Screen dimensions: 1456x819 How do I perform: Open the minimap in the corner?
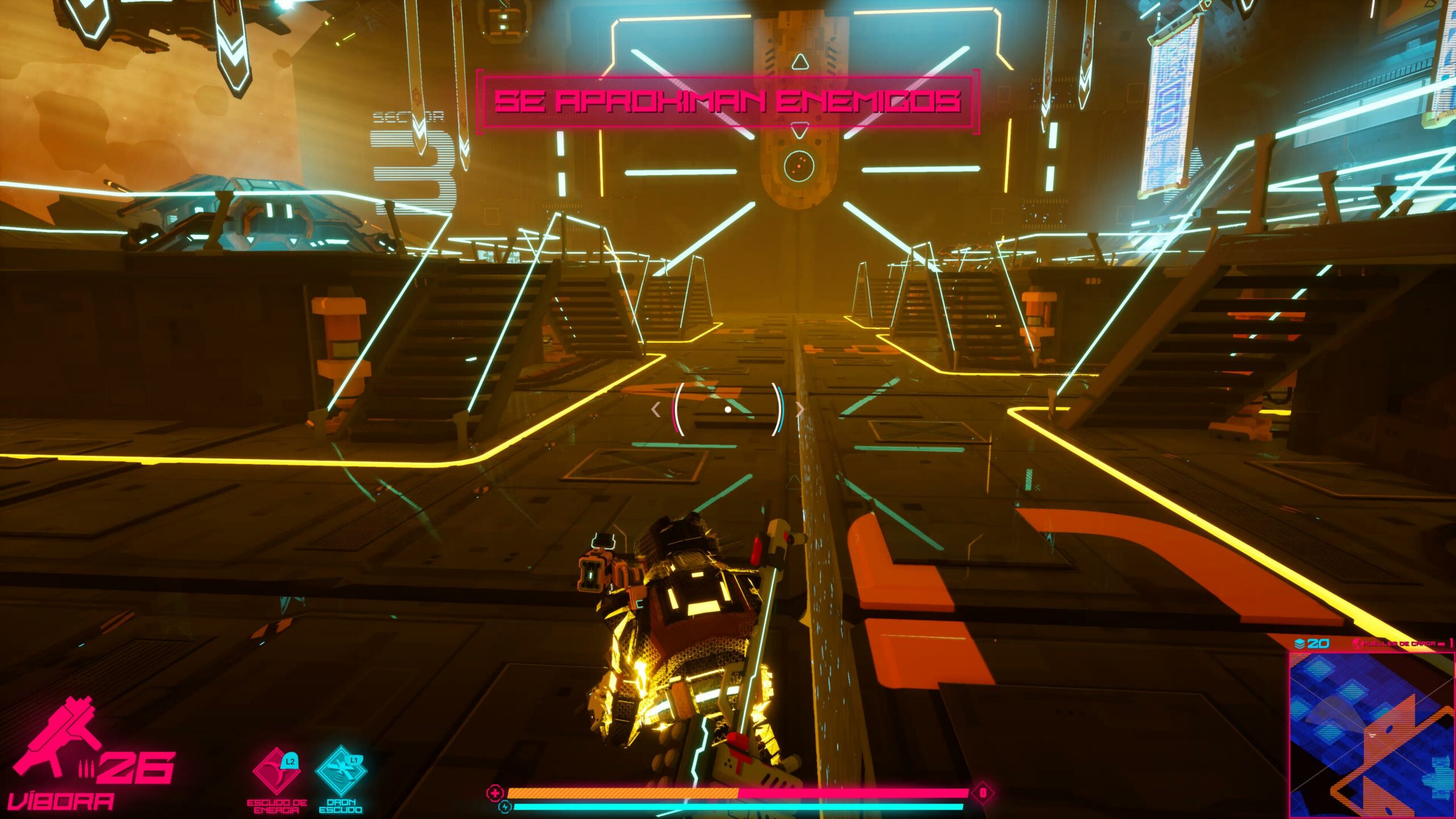[1371, 735]
